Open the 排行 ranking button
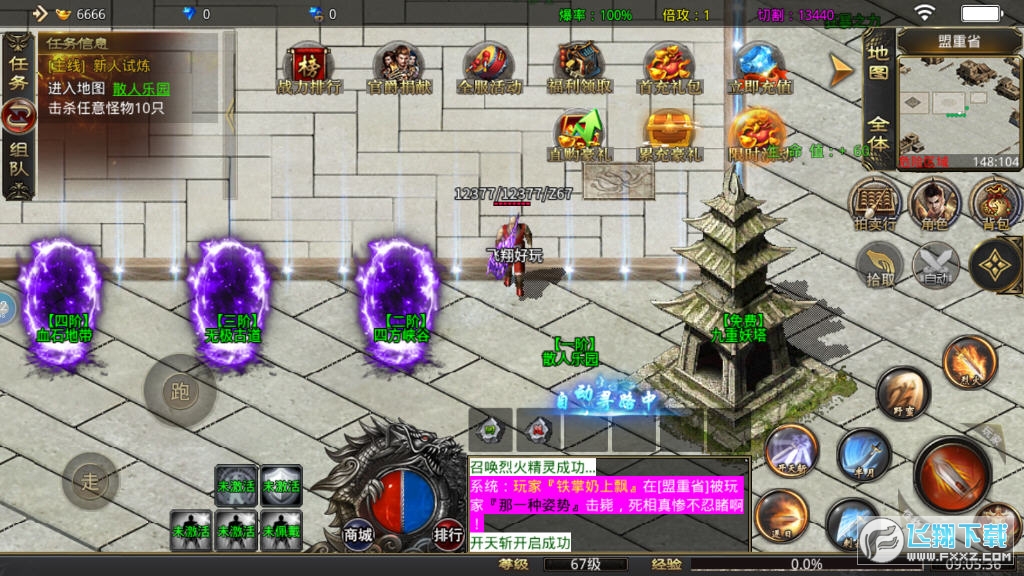Image resolution: width=1024 pixels, height=576 pixels. [x=448, y=534]
